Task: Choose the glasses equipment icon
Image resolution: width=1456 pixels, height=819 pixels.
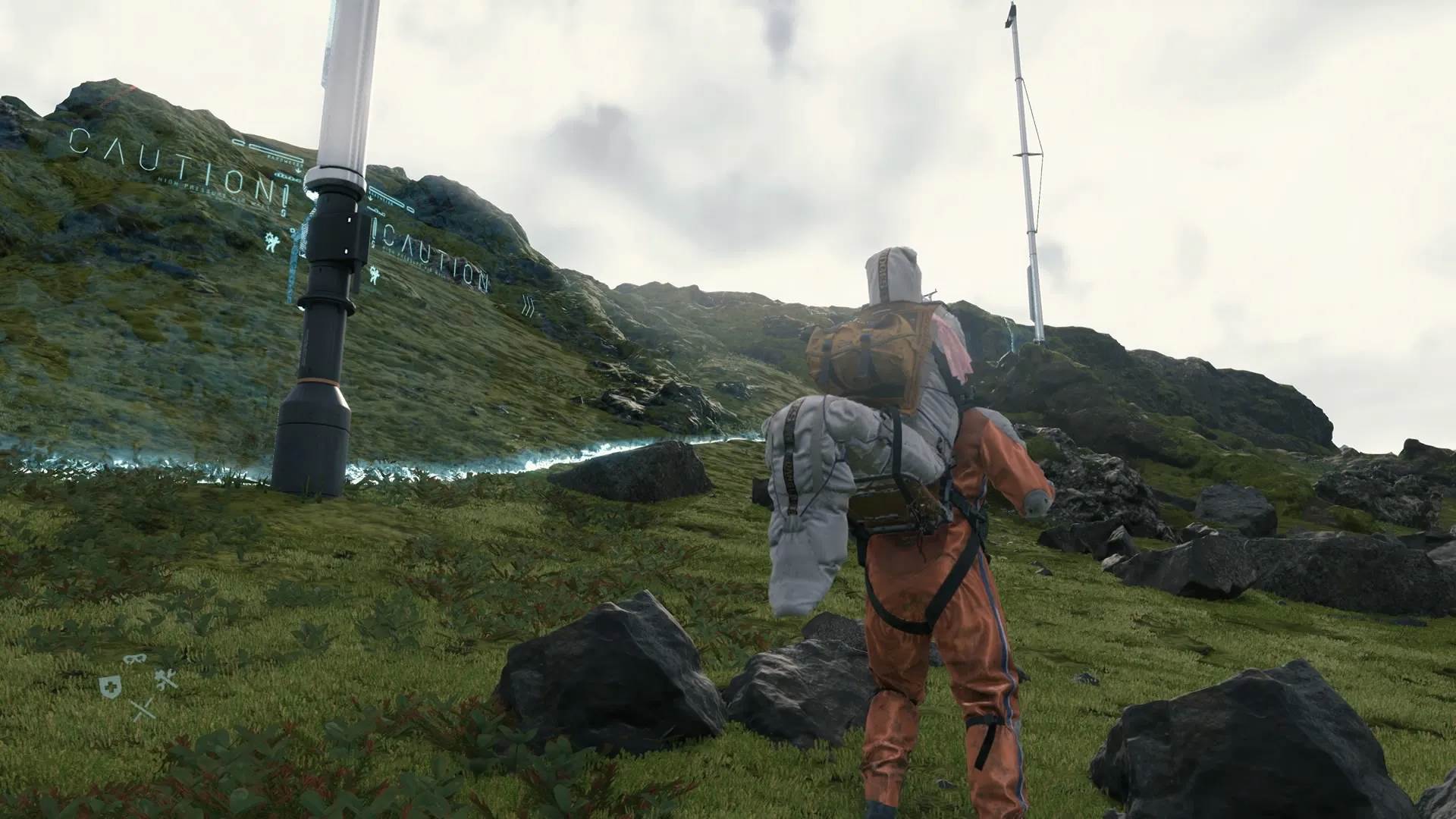Action: [x=133, y=660]
